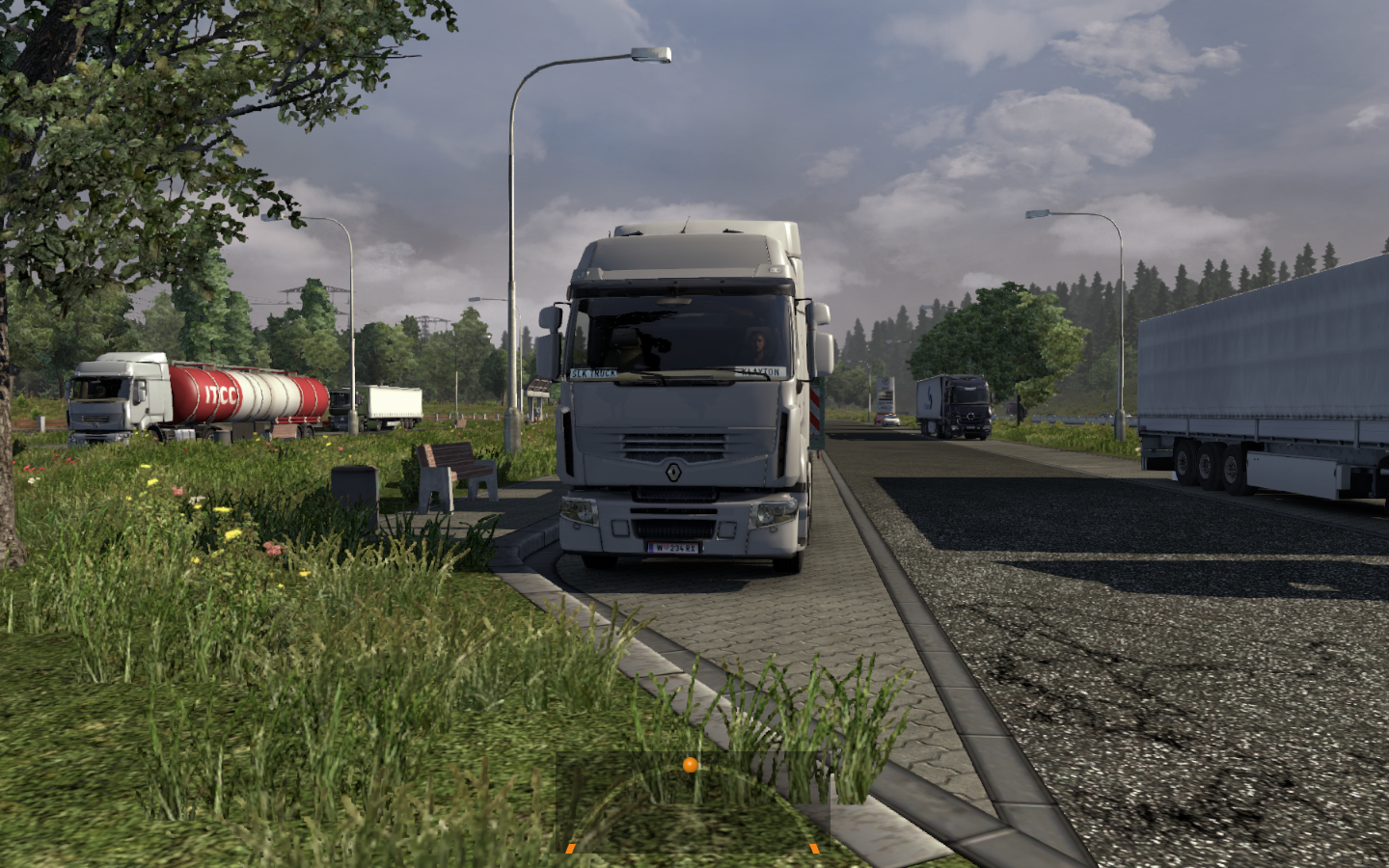This screenshot has height=868, width=1389.
Task: Click the orange steering indicator dot
Action: pyautogui.click(x=690, y=765)
